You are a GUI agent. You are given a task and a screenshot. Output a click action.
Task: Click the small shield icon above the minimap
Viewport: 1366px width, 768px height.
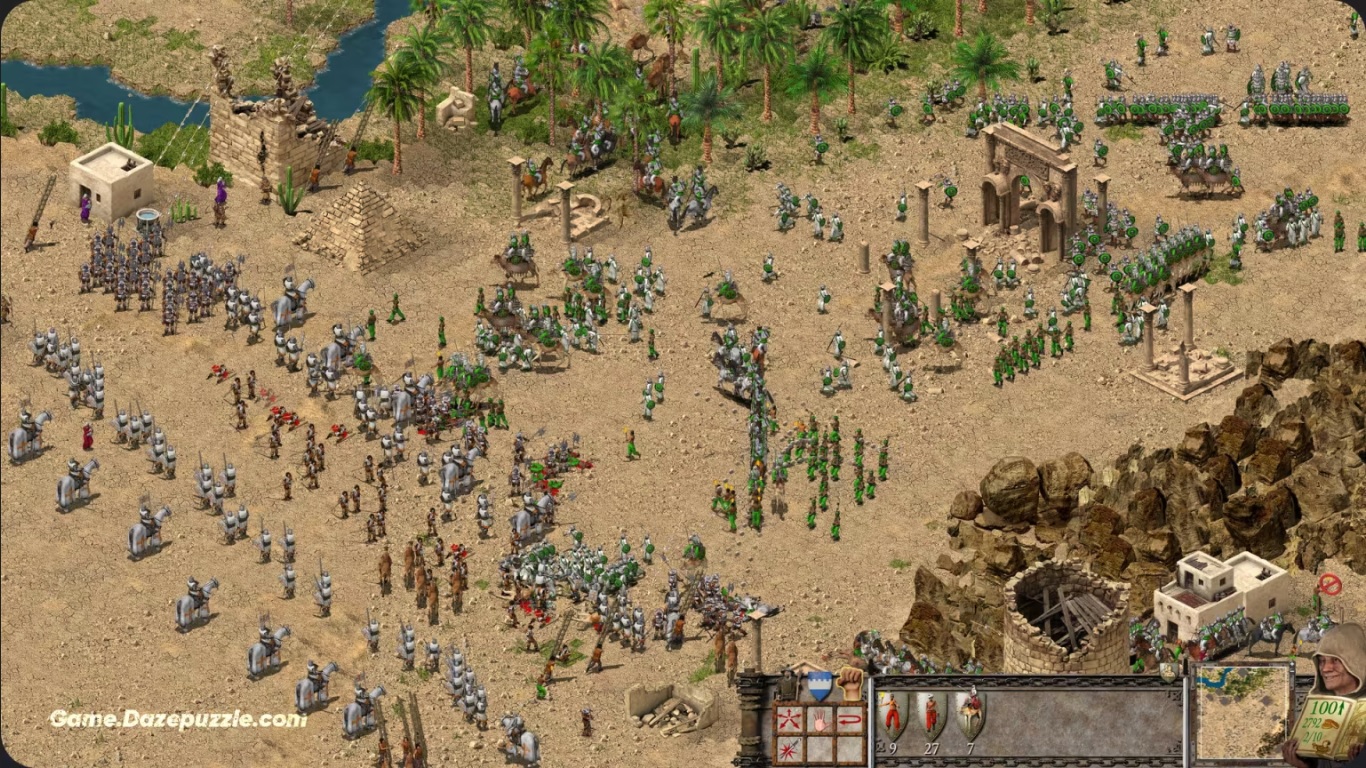(1167, 672)
